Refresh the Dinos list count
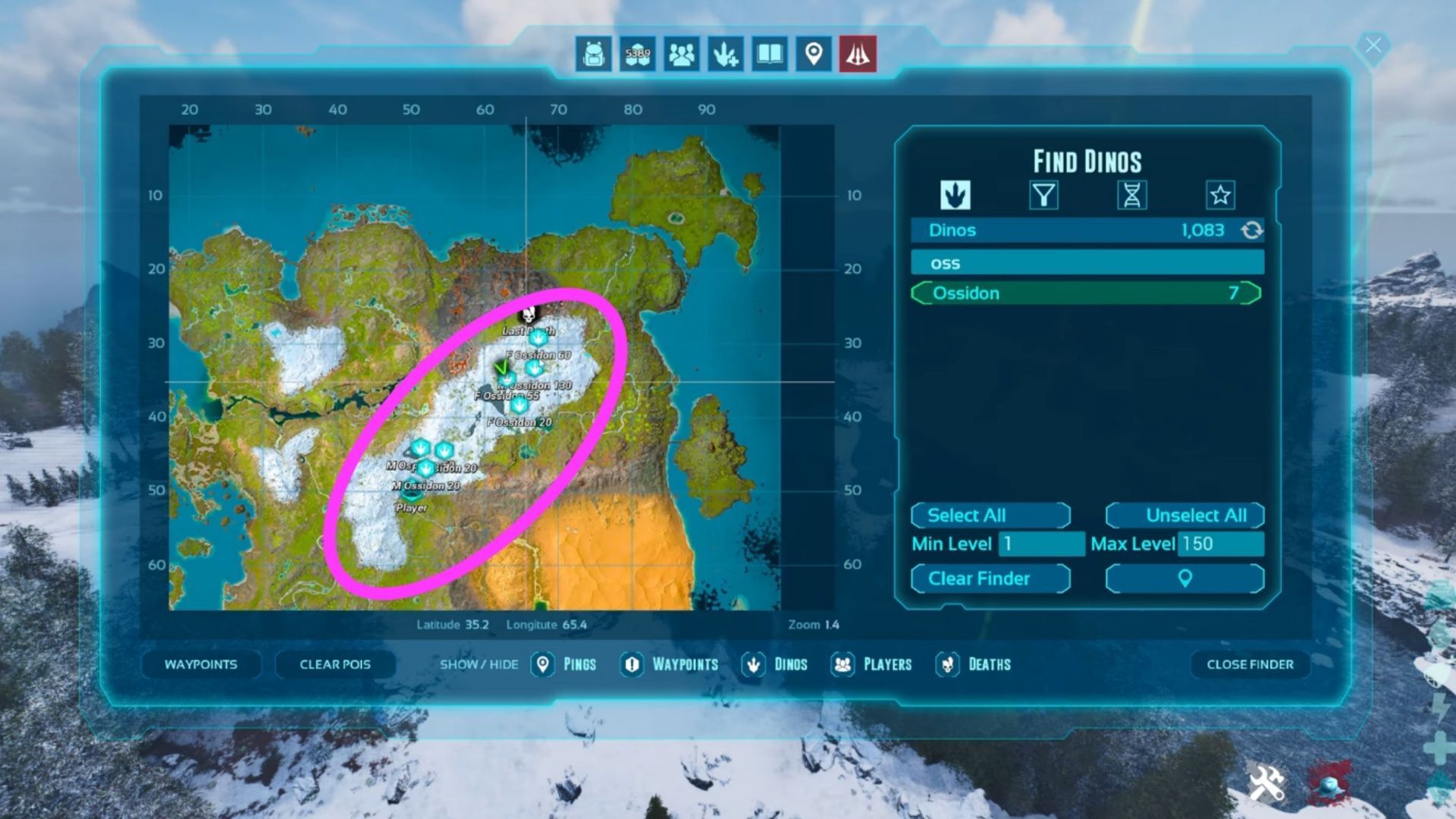The width and height of the screenshot is (1456, 819). pos(1250,230)
